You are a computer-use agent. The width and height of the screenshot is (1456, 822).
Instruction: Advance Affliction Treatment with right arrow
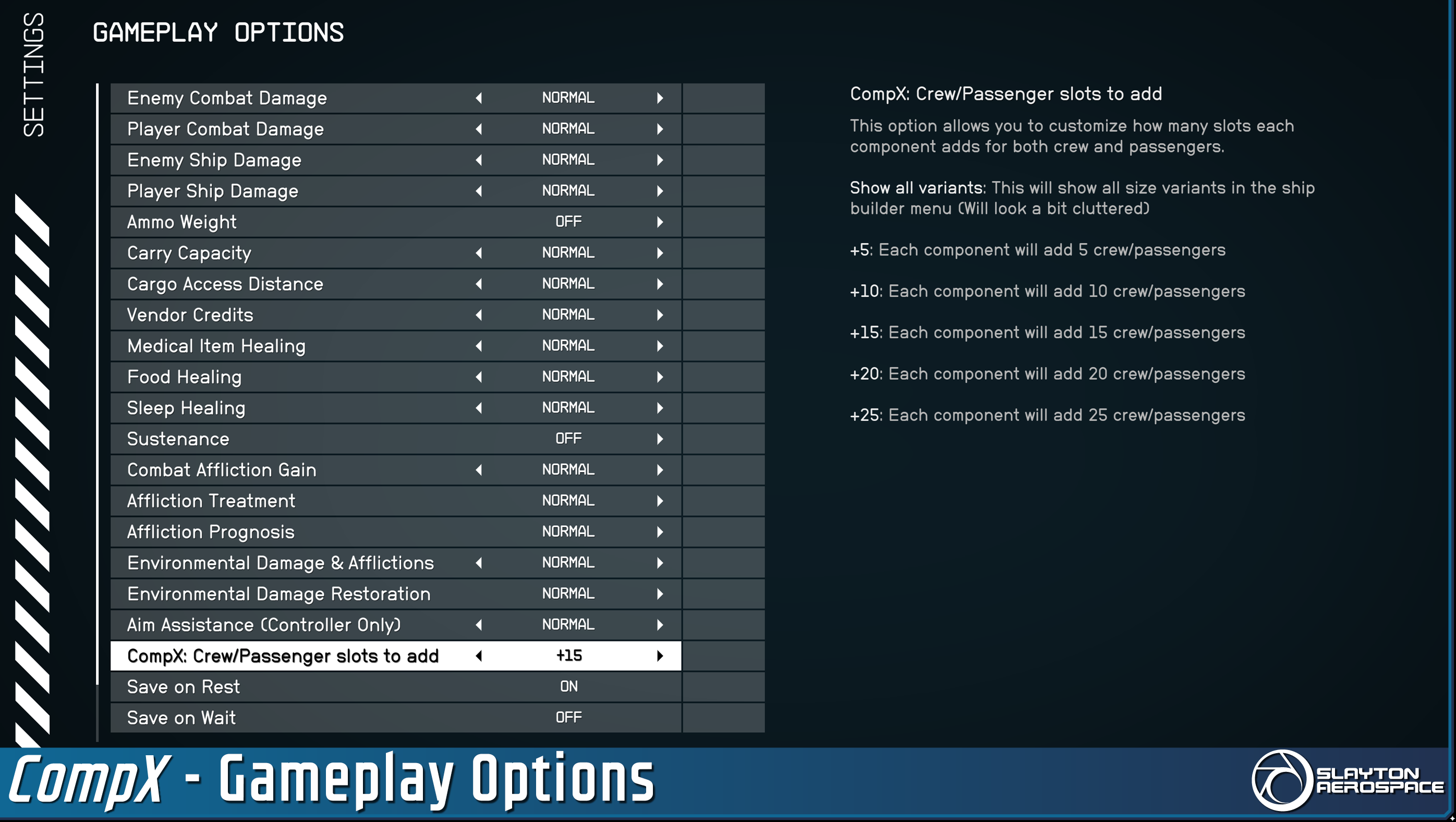click(660, 501)
